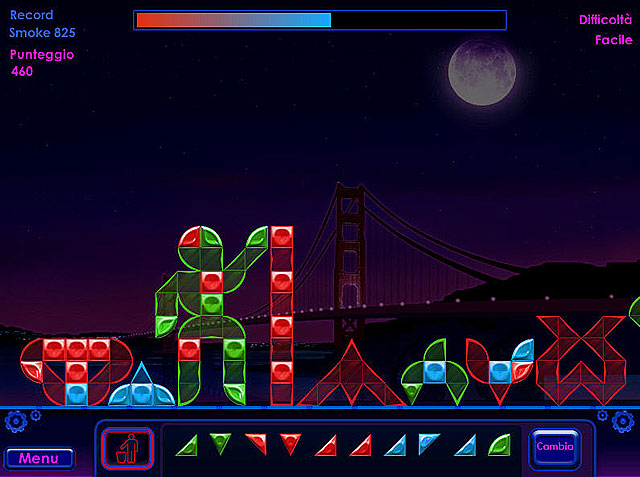Click the Cambia button
Screen dimensions: 640x477
[554, 447]
